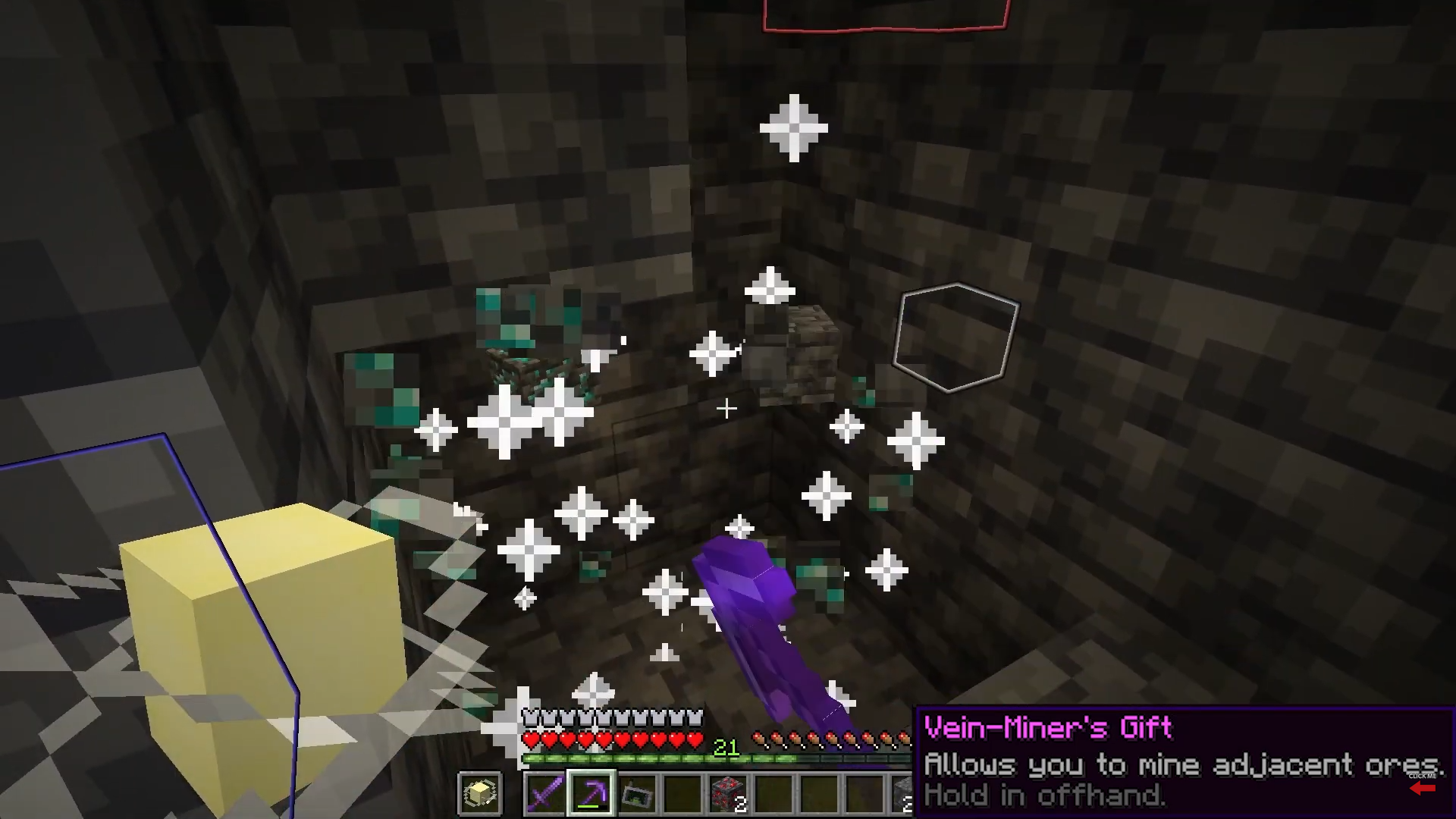The image size is (1456, 819).
Task: Click the first health heart icon
Action: tap(529, 739)
